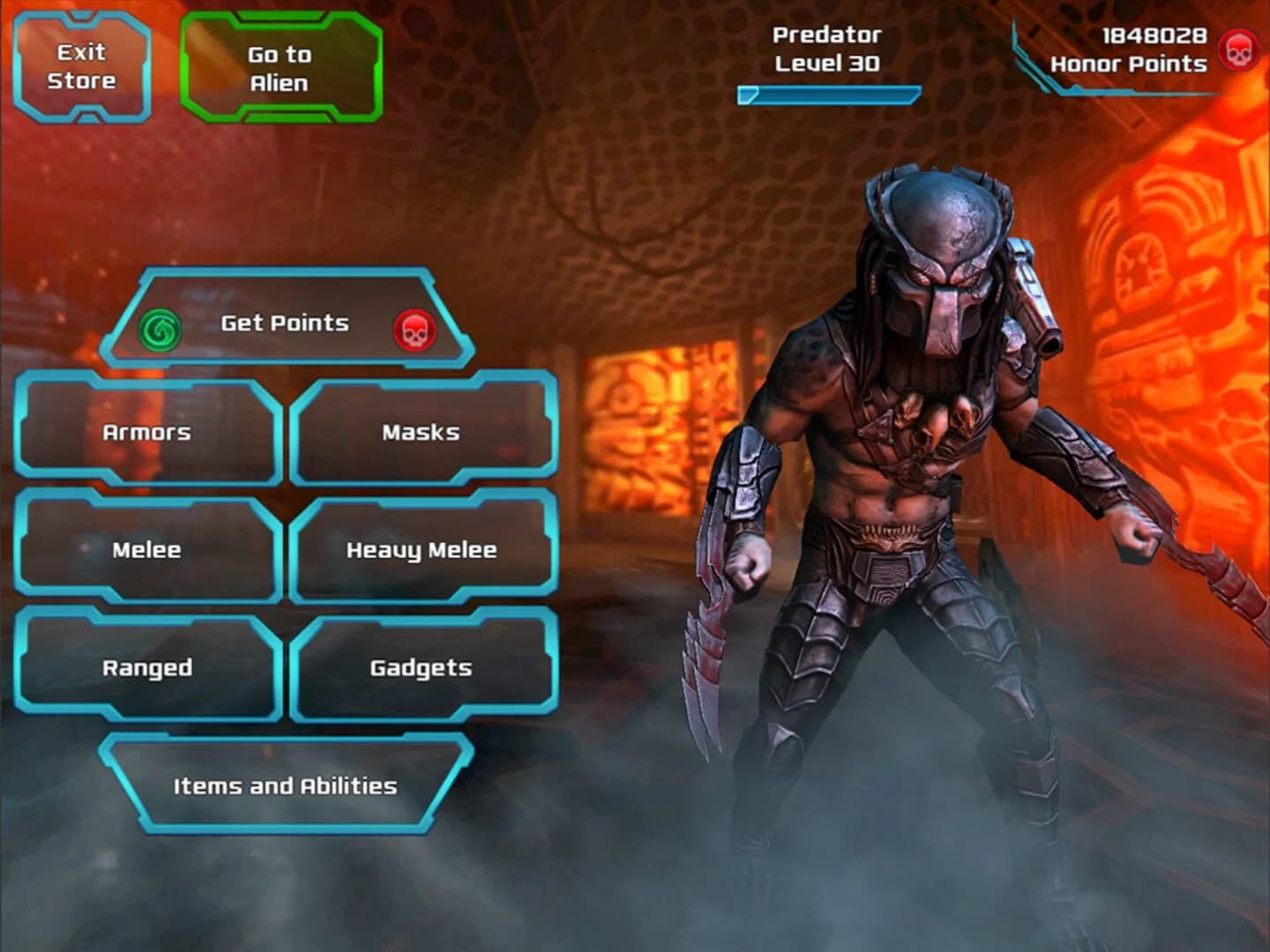Open the Heavy Melee weapons category

[421, 549]
